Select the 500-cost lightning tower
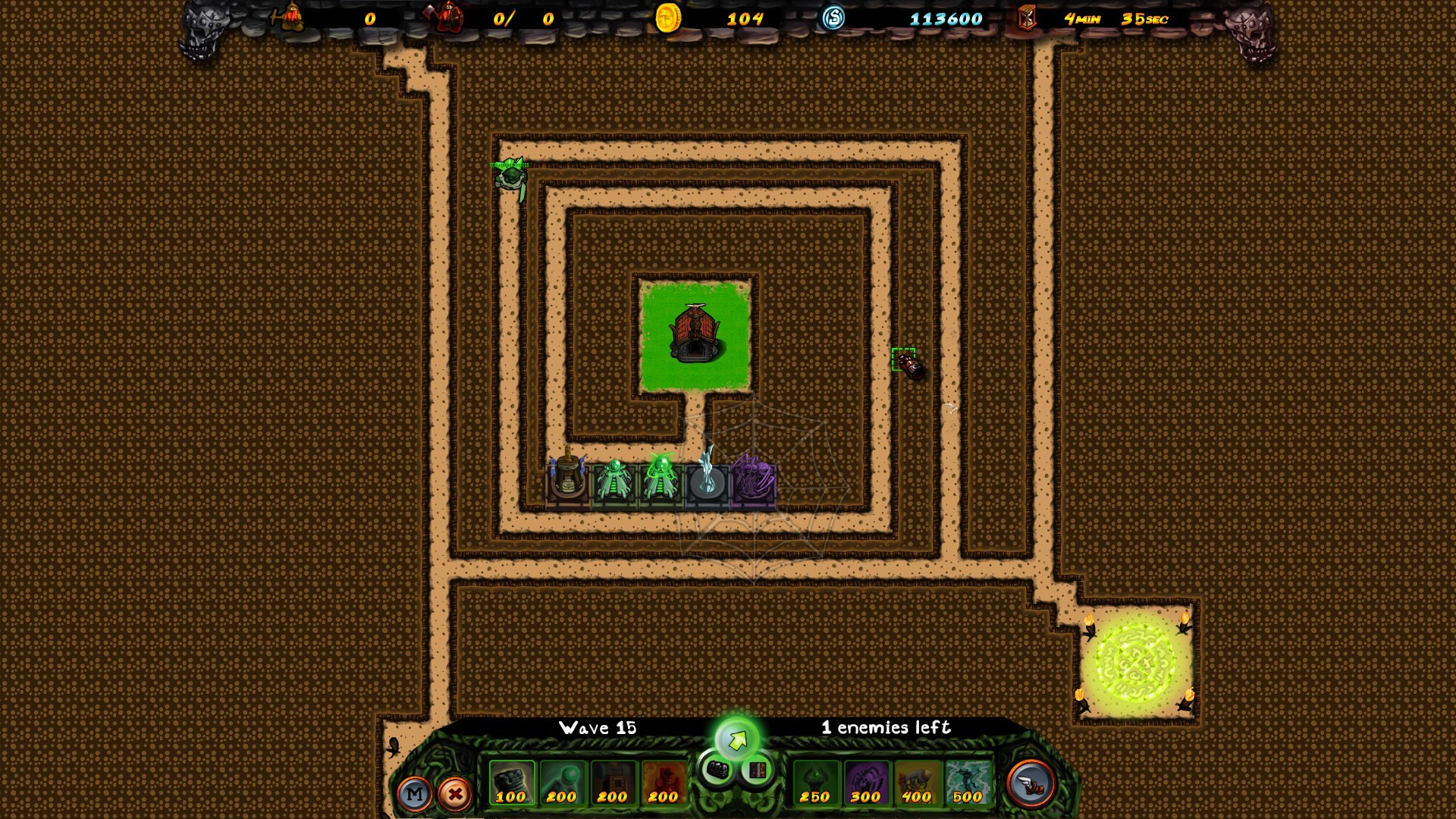The height and width of the screenshot is (819, 1456). [967, 781]
